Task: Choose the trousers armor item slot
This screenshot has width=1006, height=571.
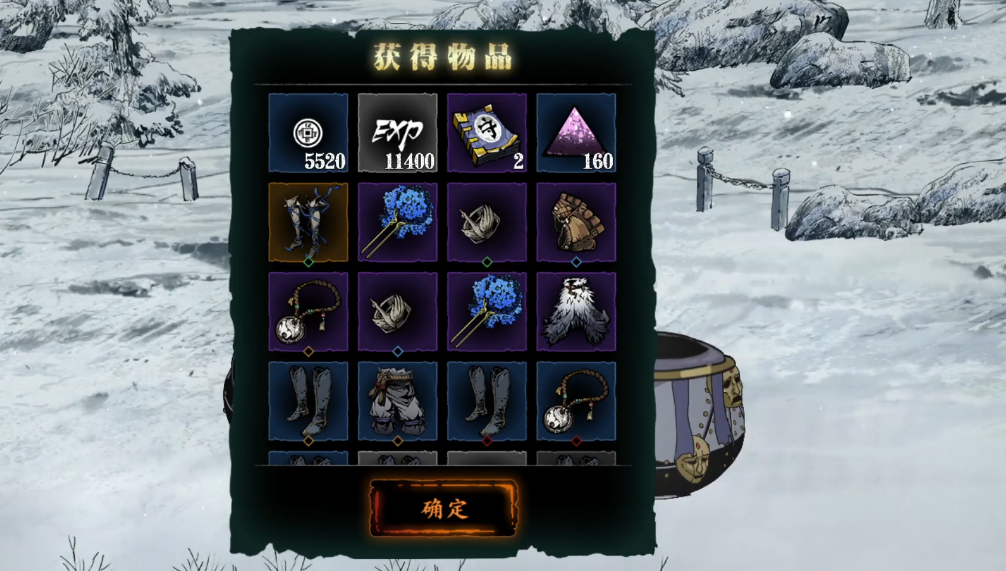Action: coord(397,401)
